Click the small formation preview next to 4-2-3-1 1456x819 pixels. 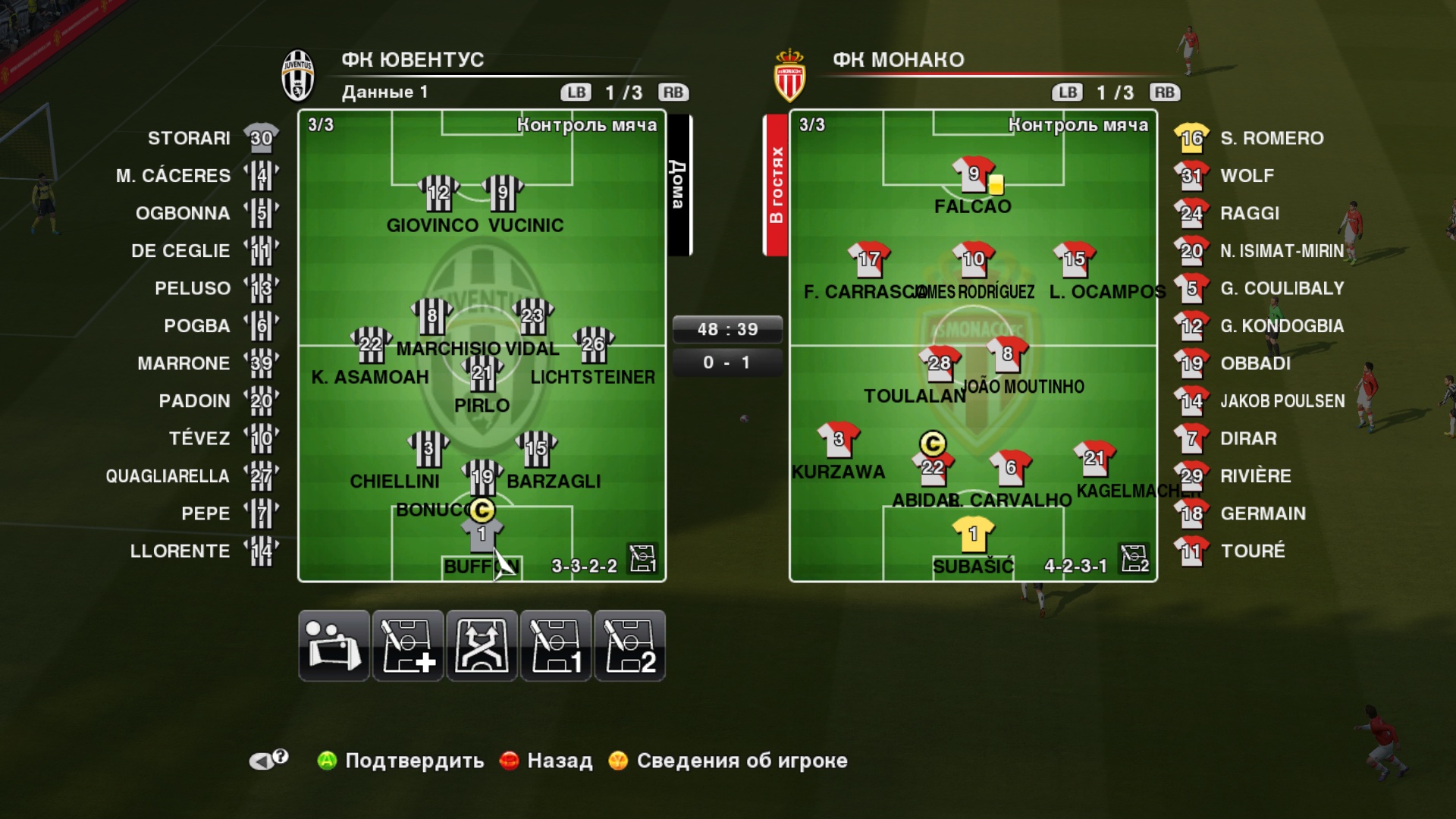coord(1134,559)
